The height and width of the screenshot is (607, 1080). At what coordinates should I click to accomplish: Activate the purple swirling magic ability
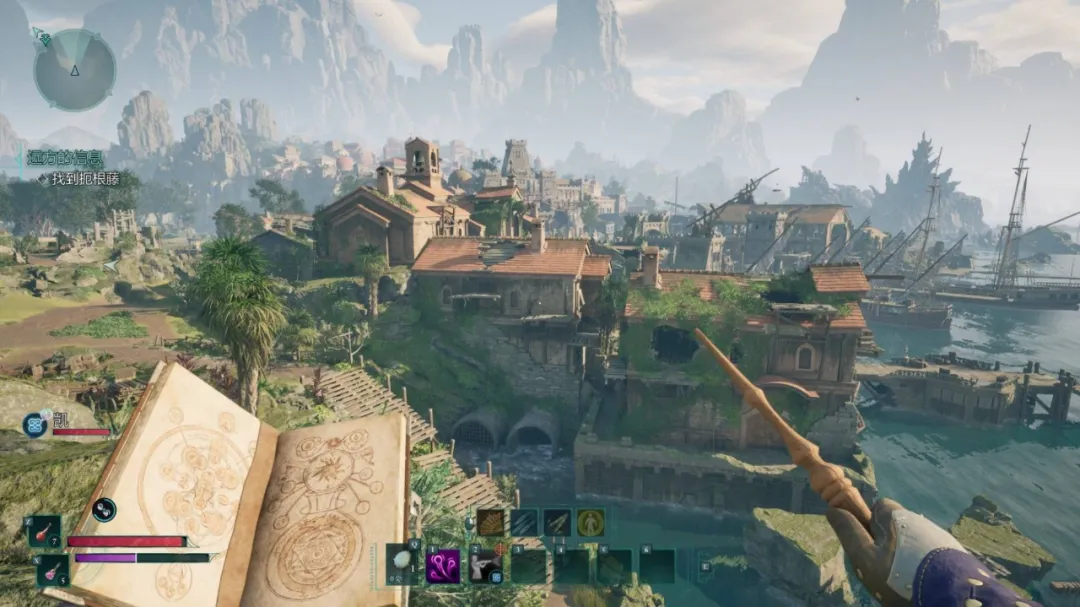443,566
